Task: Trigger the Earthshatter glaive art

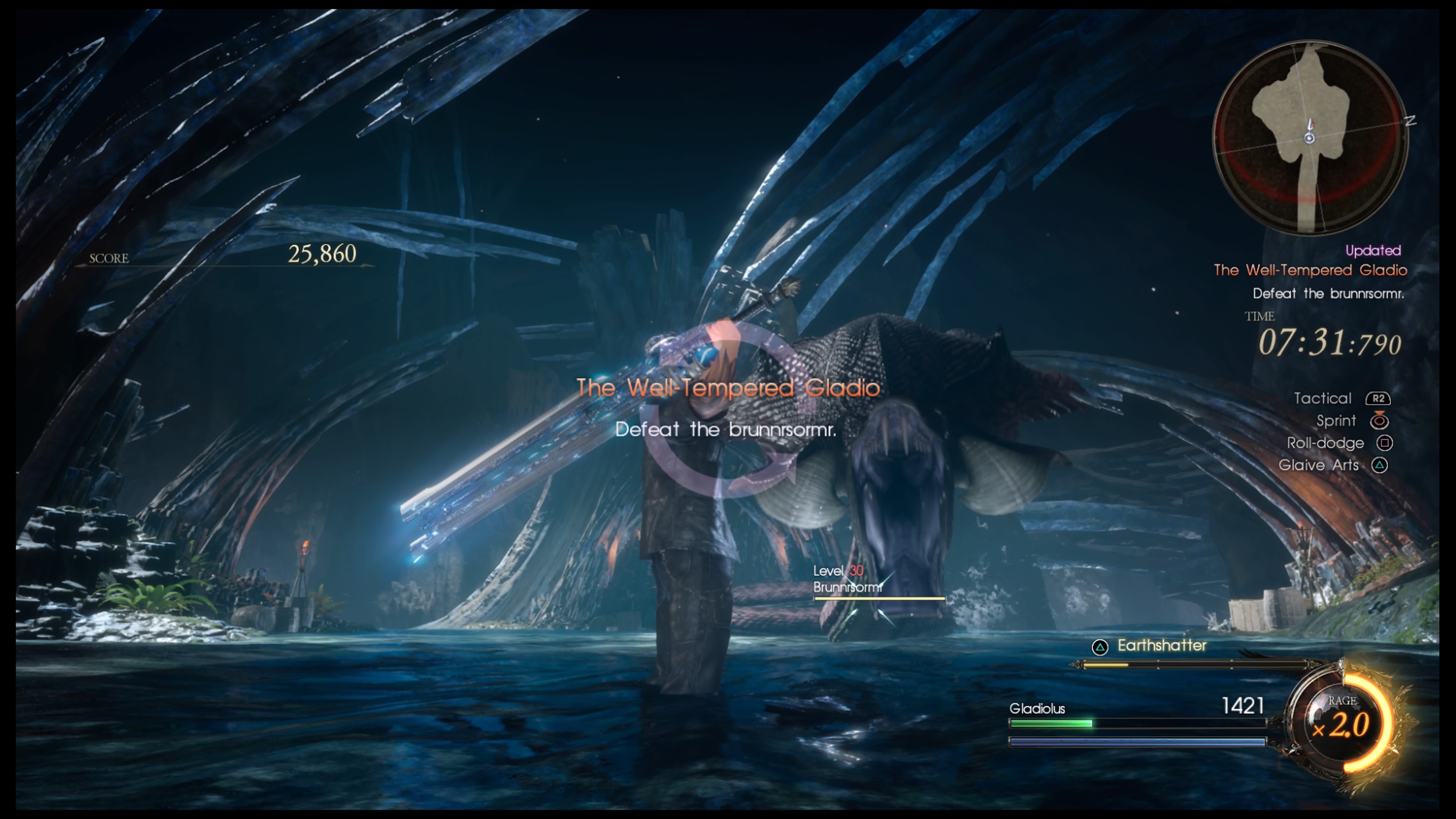Action: pyautogui.click(x=1161, y=645)
